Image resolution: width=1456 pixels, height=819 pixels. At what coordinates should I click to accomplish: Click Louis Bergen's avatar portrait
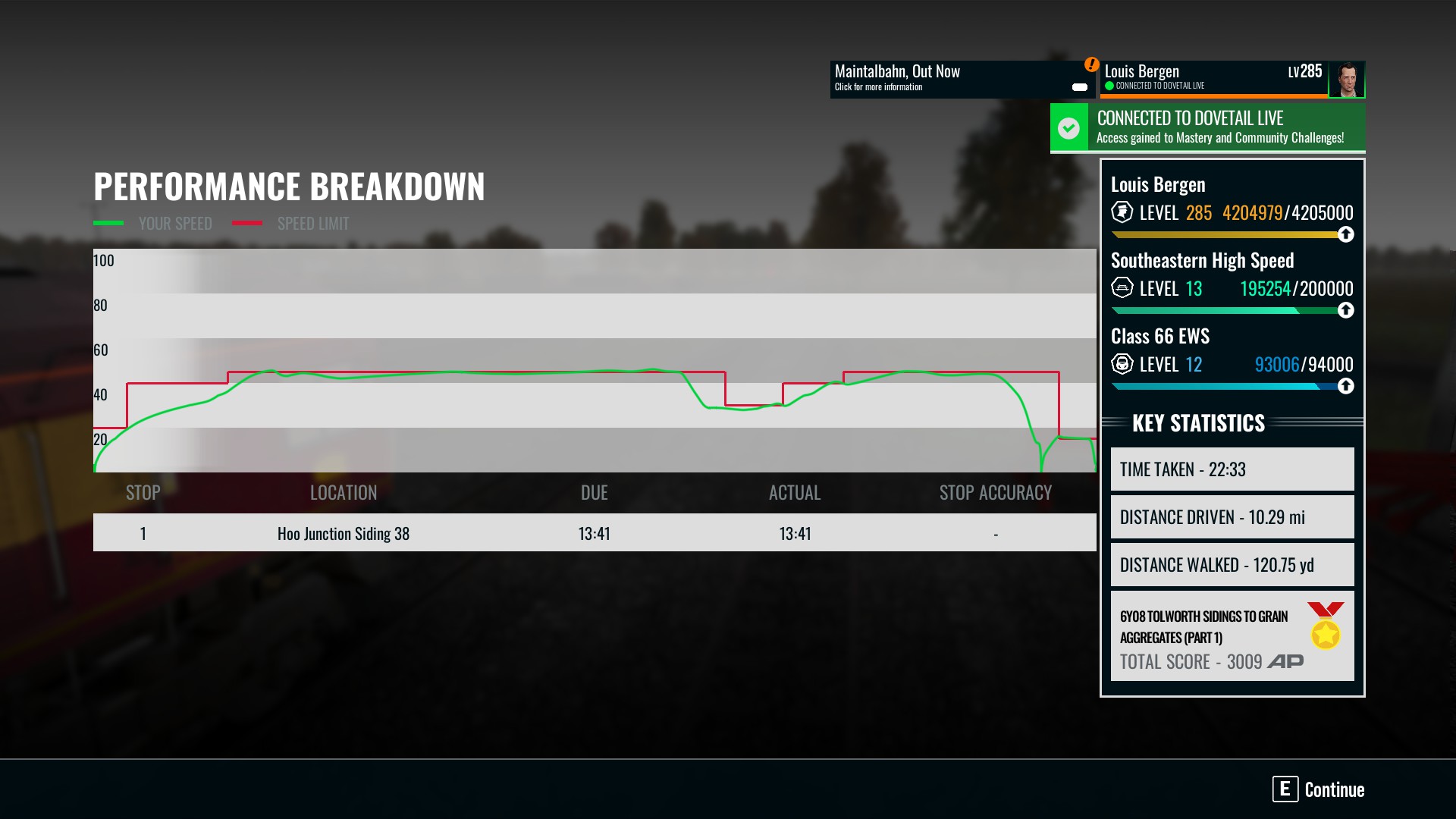(x=1347, y=80)
